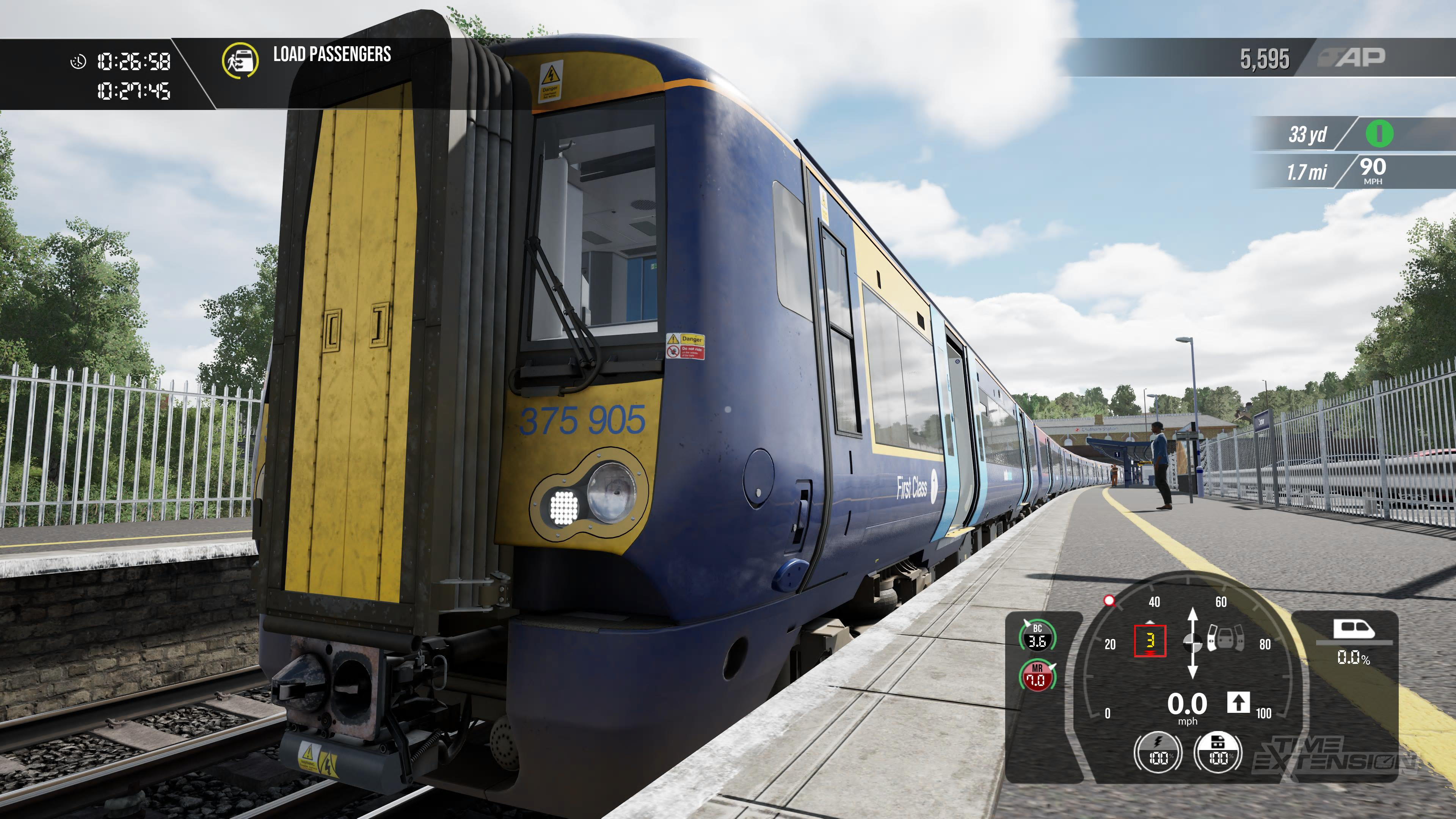Image resolution: width=1456 pixels, height=819 pixels.
Task: Click the Load Passengers objective icon
Action: [x=240, y=60]
